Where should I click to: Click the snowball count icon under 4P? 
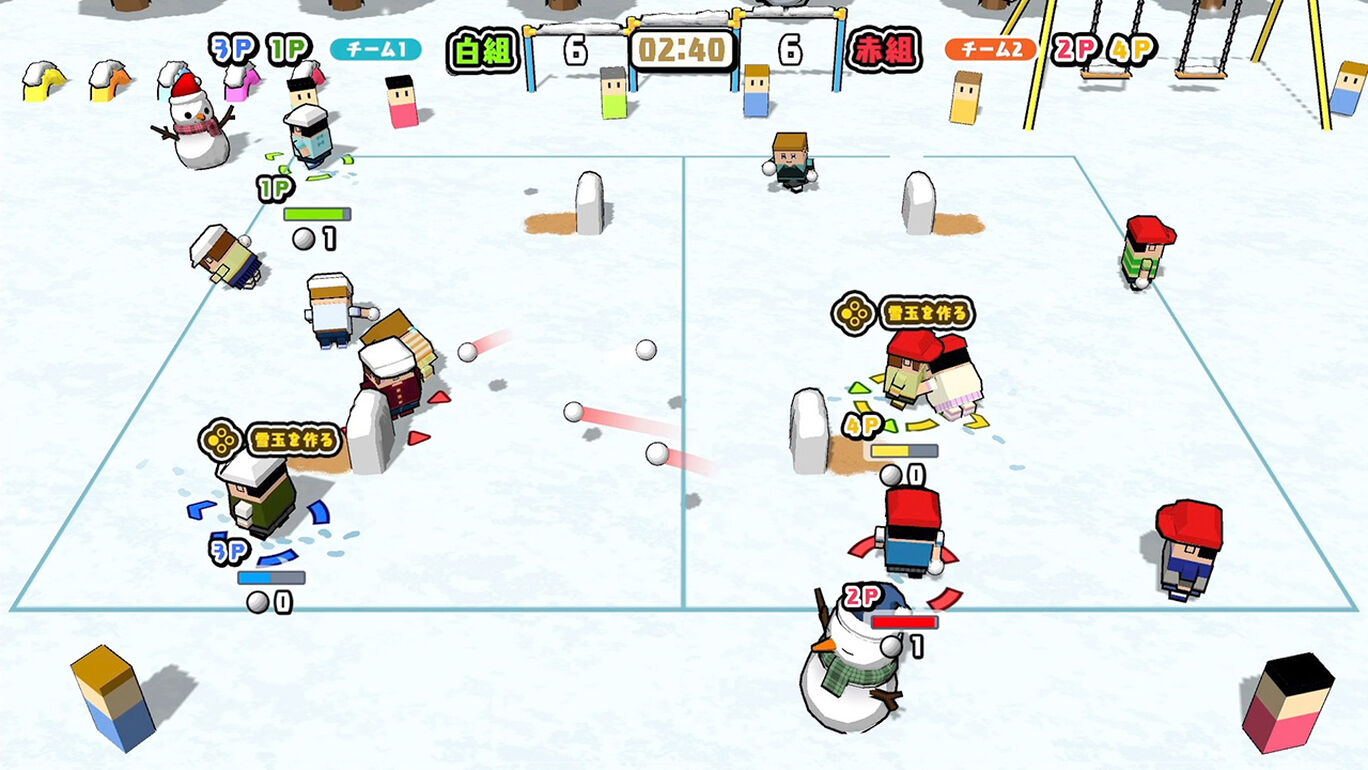tap(893, 475)
